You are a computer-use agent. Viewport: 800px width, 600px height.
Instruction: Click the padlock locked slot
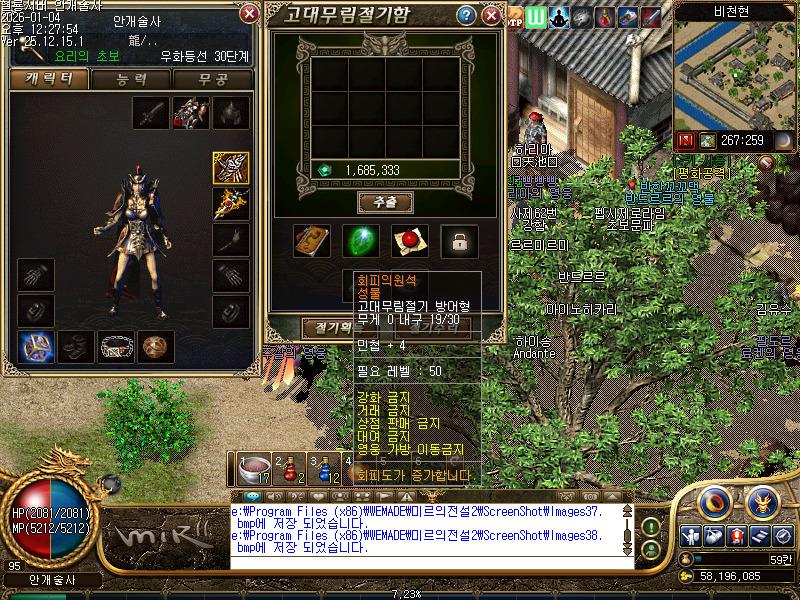coord(459,241)
